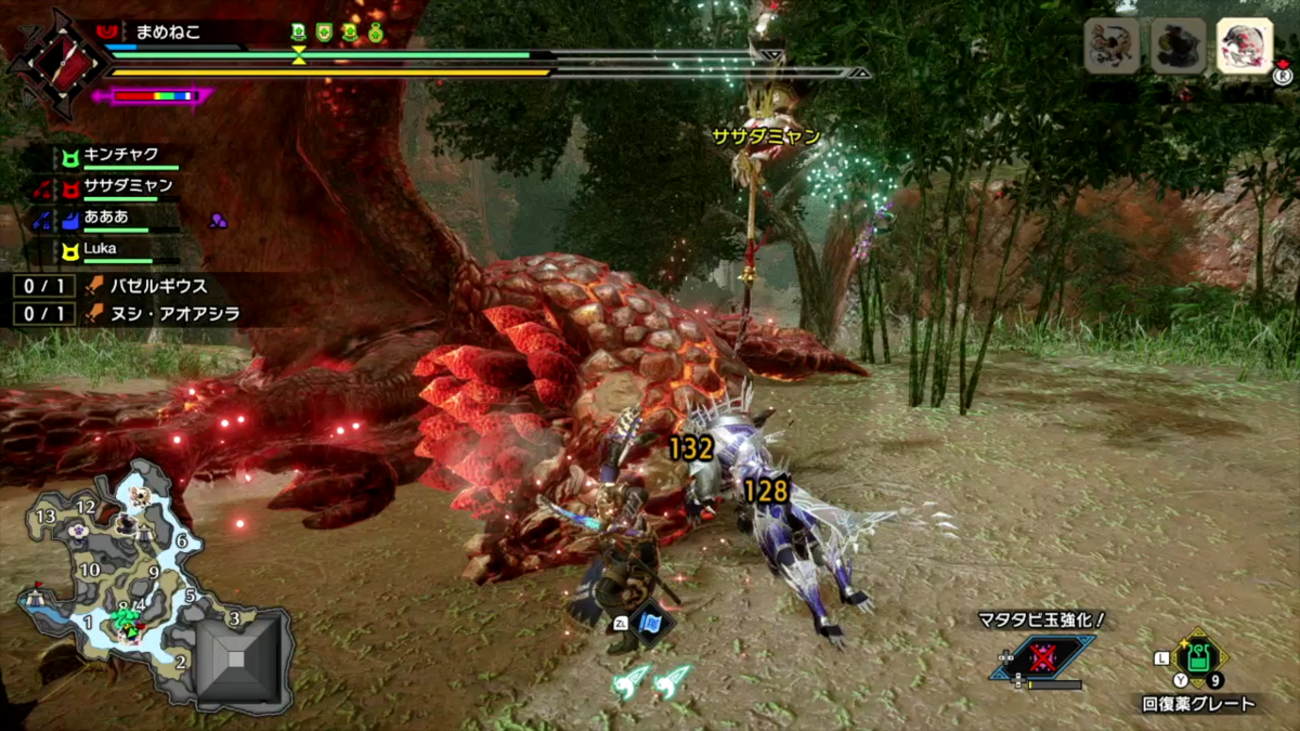
Task: Select party member ササダミャン in the list
Action: click(x=127, y=186)
